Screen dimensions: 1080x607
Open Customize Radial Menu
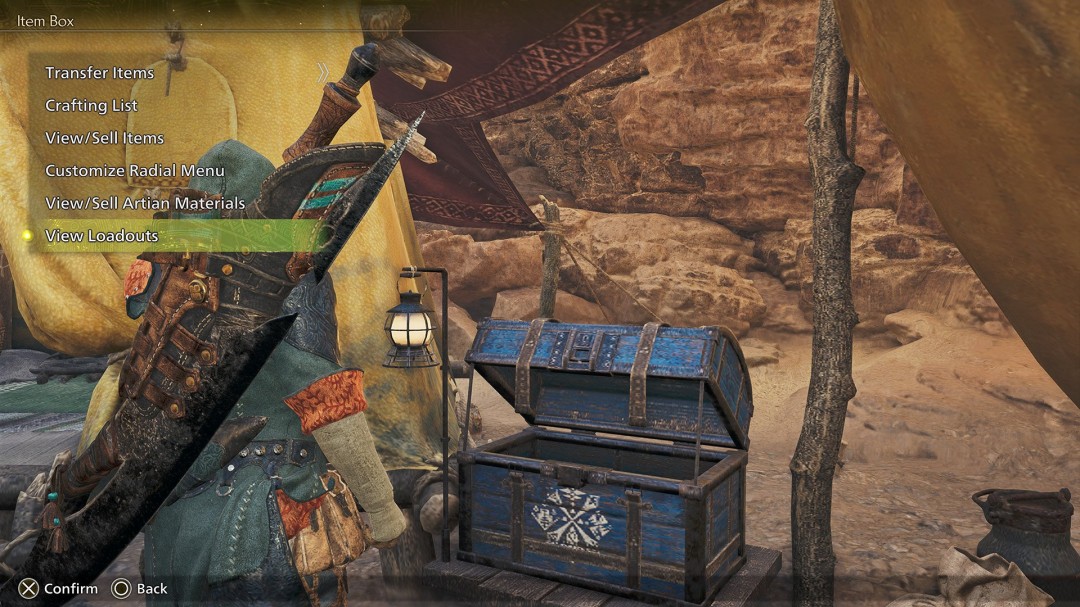[x=135, y=171]
